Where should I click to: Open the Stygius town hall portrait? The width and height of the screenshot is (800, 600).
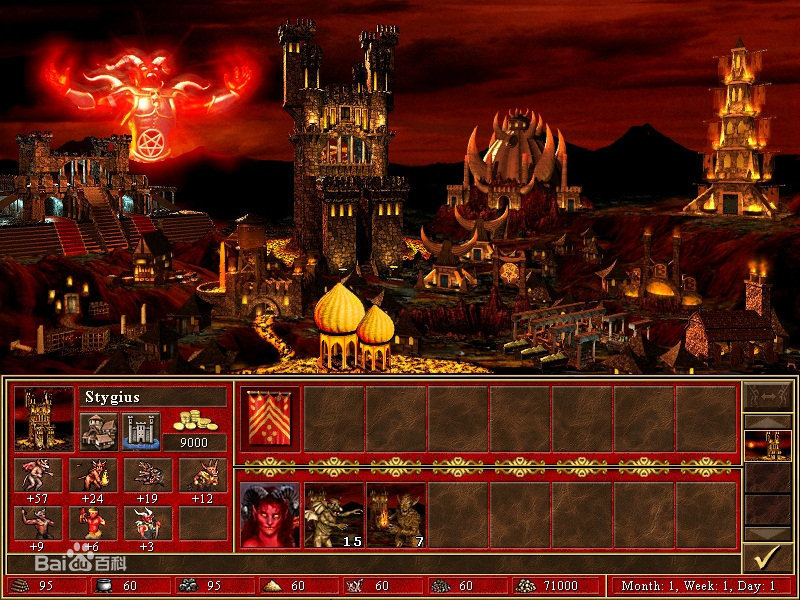44,417
